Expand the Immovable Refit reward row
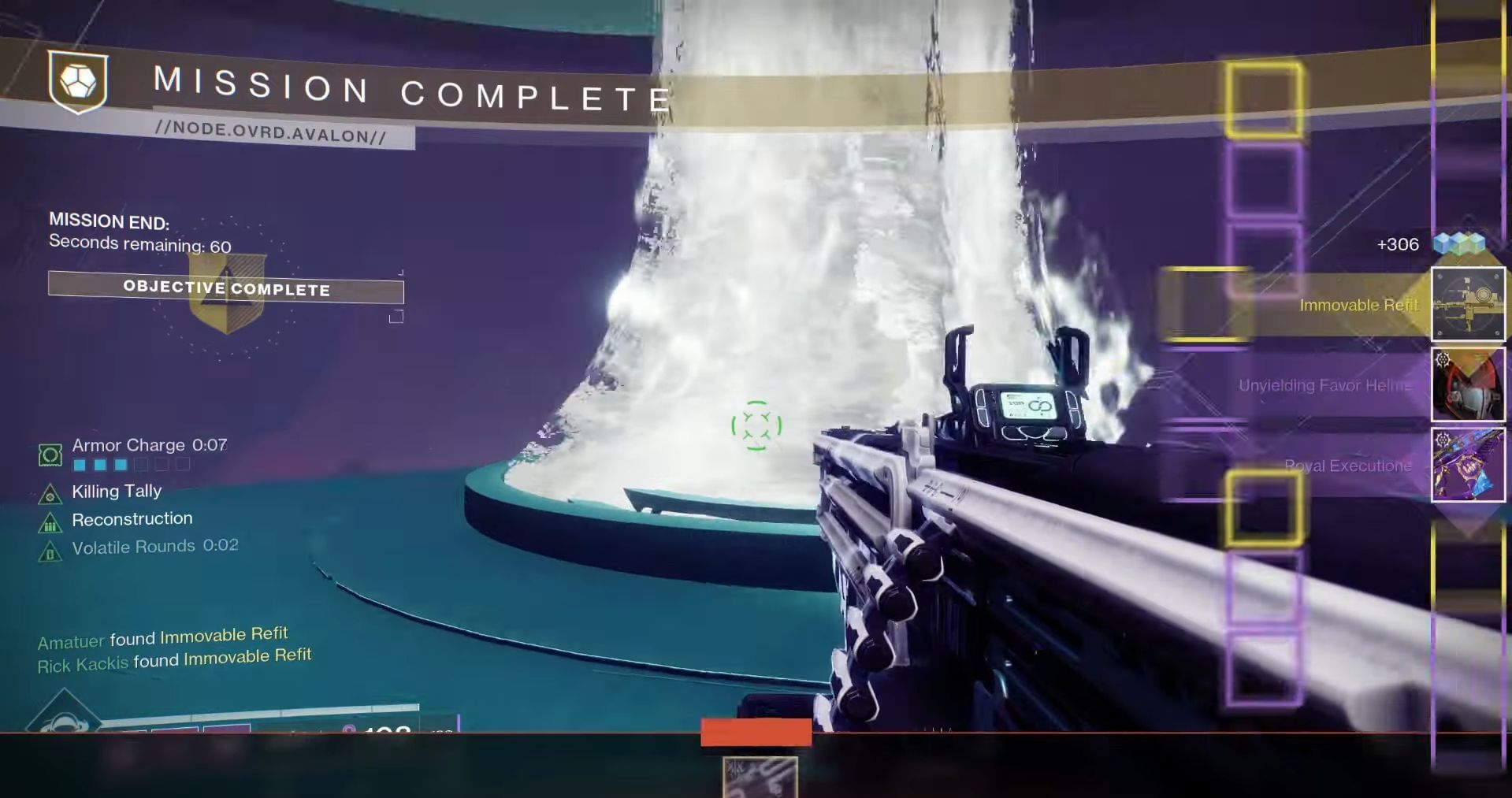This screenshot has width=1512, height=798. click(x=1358, y=305)
